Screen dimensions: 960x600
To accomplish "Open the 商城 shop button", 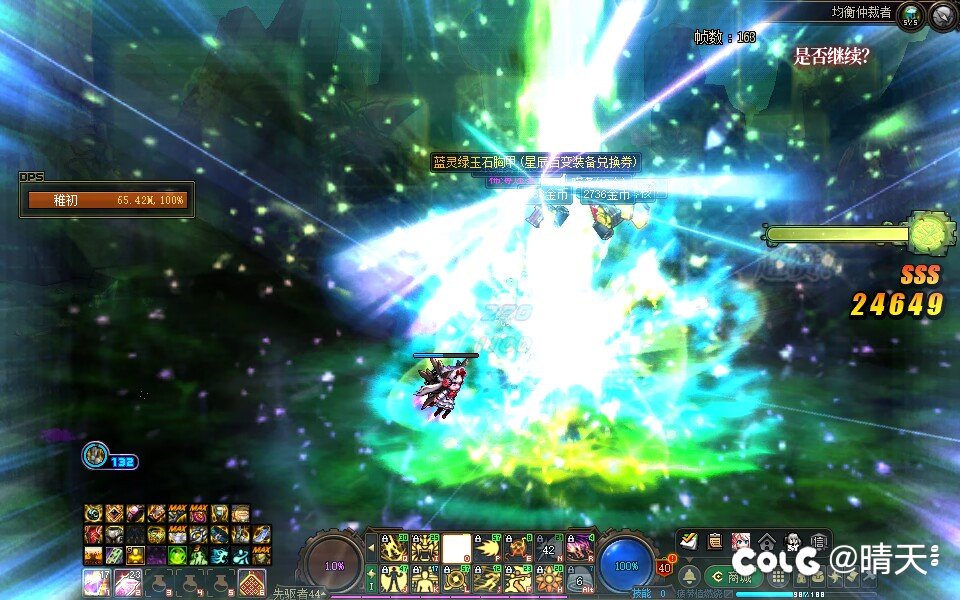I will pyautogui.click(x=735, y=577).
